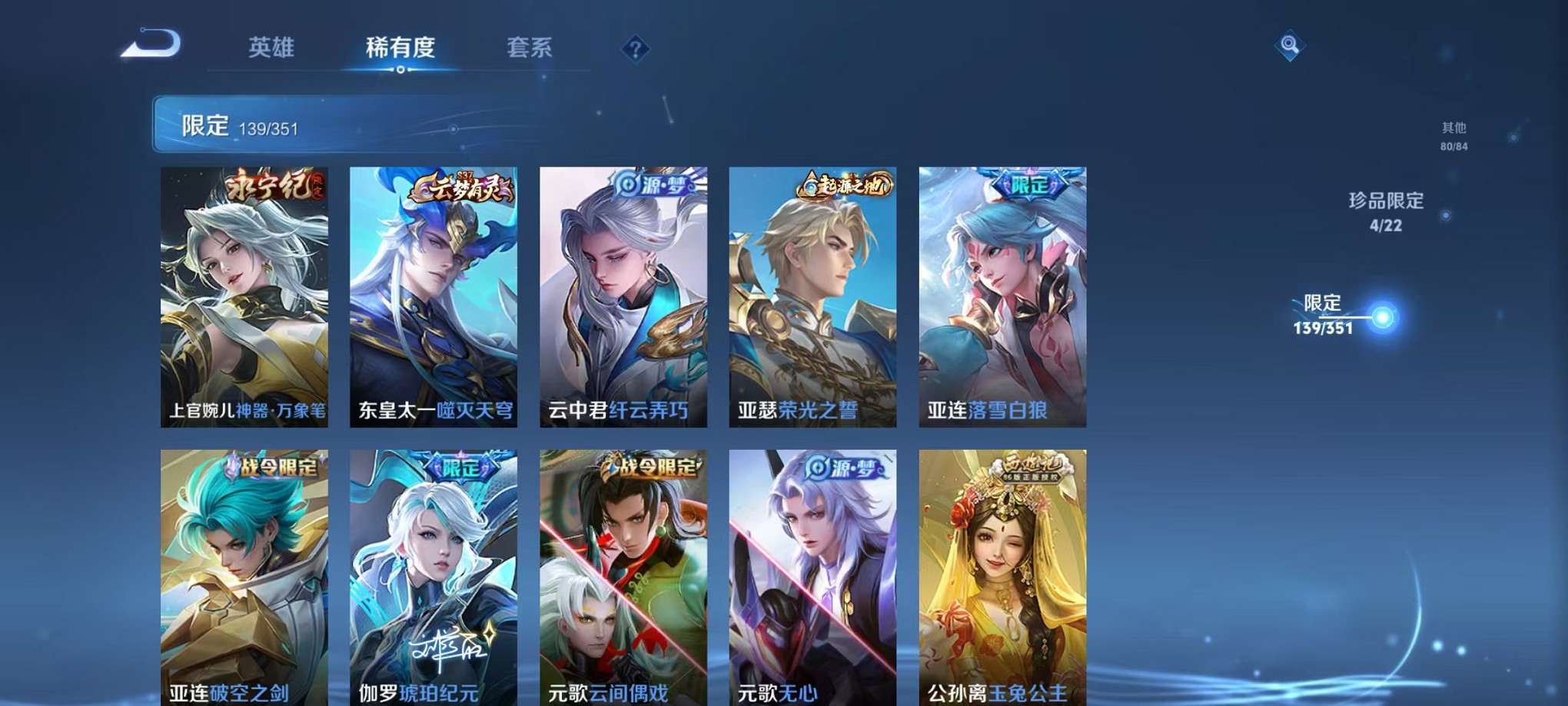Click the question mark help icon

(634, 49)
